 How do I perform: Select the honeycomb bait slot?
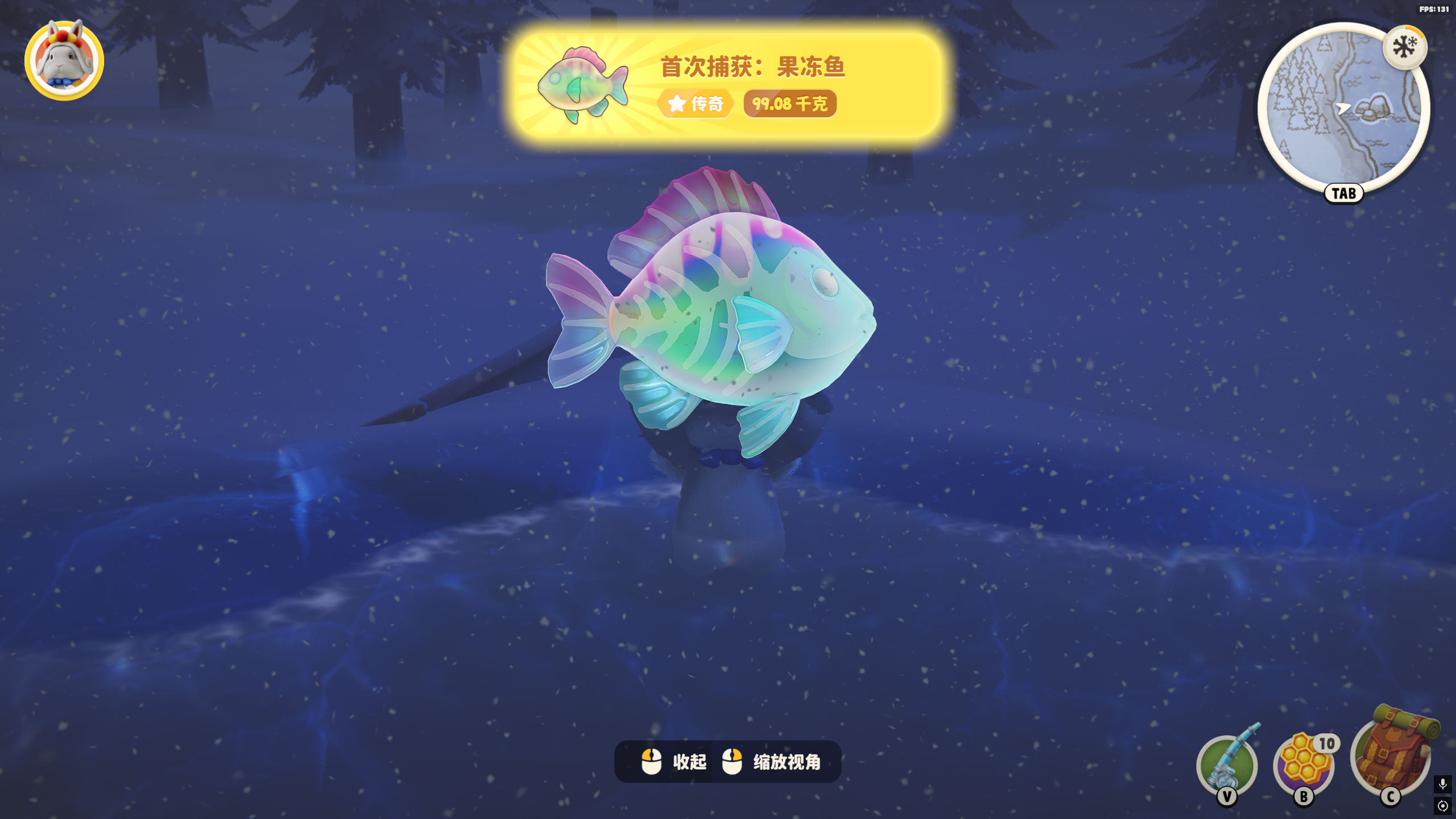pos(1304,764)
